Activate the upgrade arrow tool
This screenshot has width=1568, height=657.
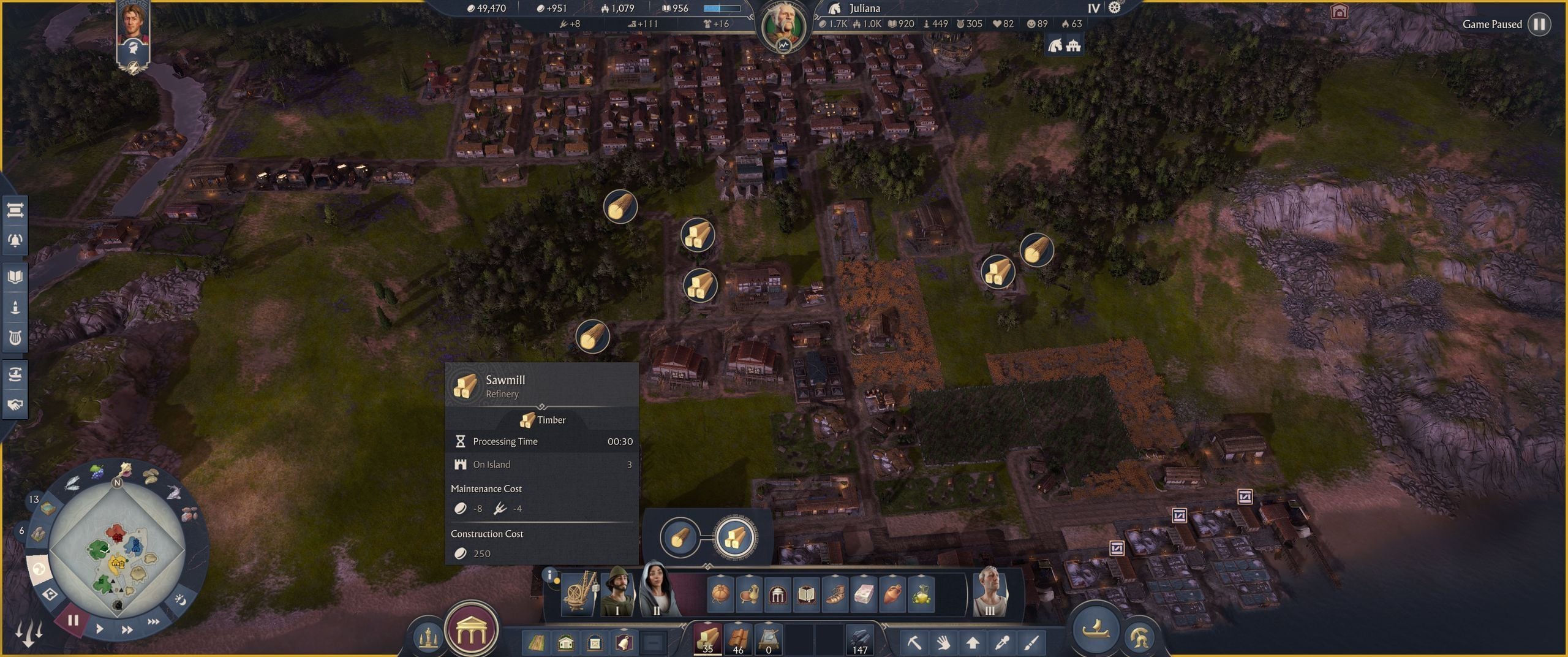click(973, 642)
